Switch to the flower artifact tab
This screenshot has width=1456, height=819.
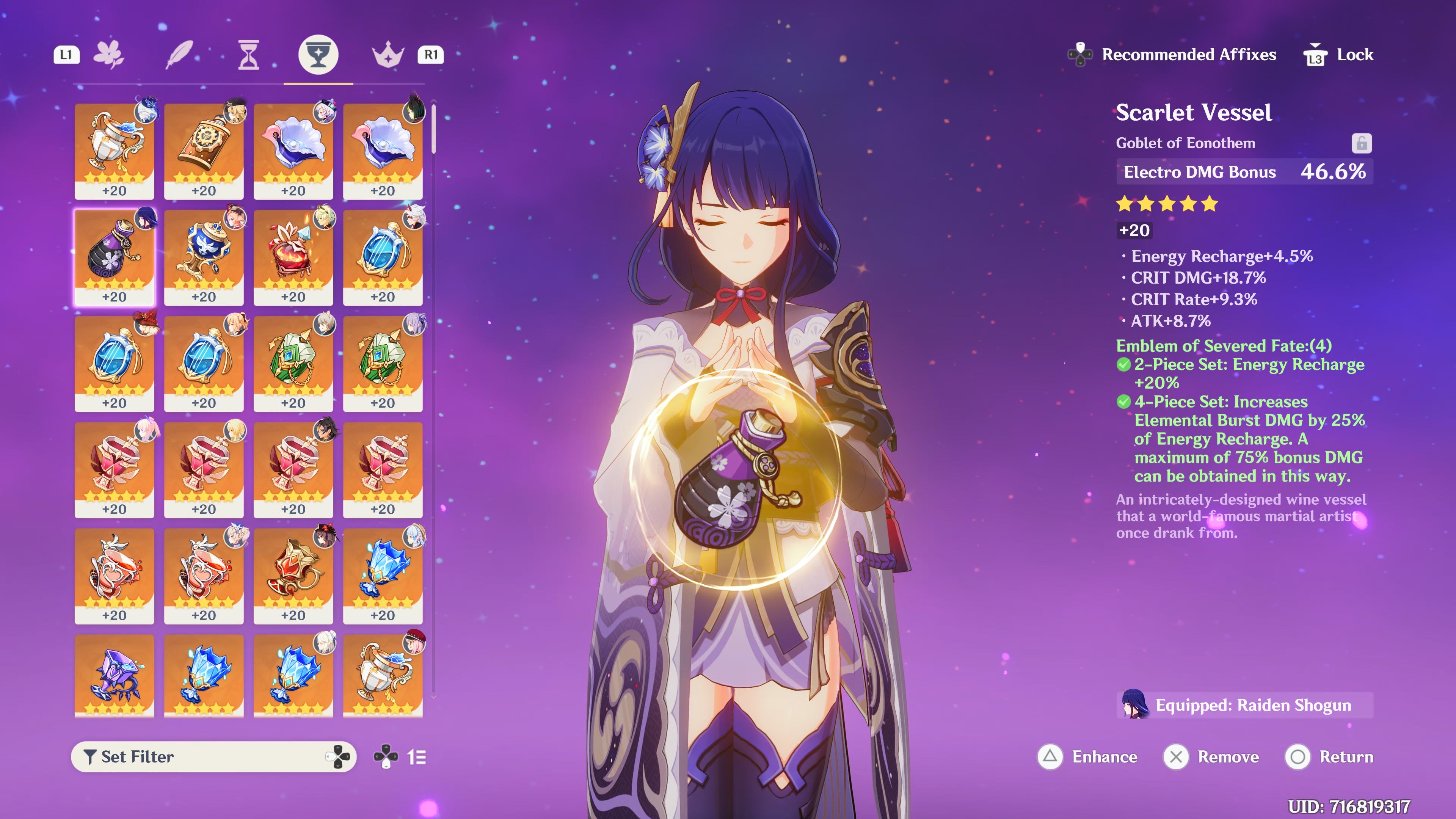(x=108, y=55)
